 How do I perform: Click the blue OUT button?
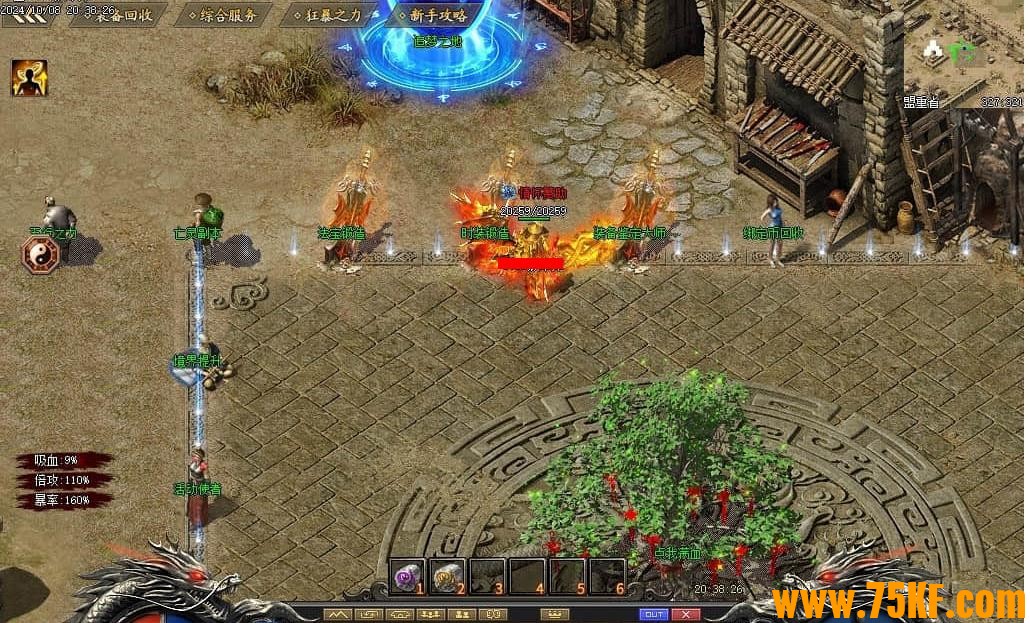tap(653, 614)
